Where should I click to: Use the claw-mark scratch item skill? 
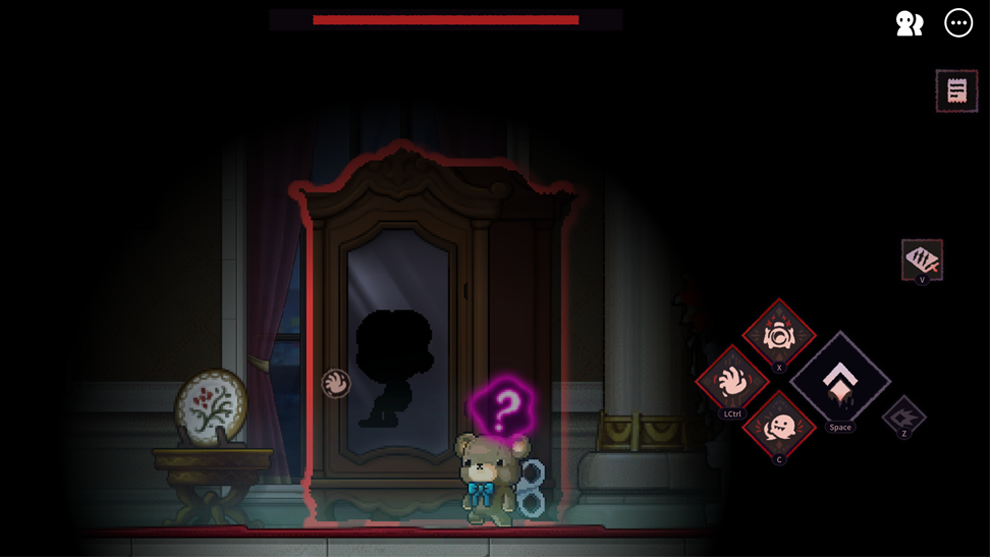(x=921, y=260)
